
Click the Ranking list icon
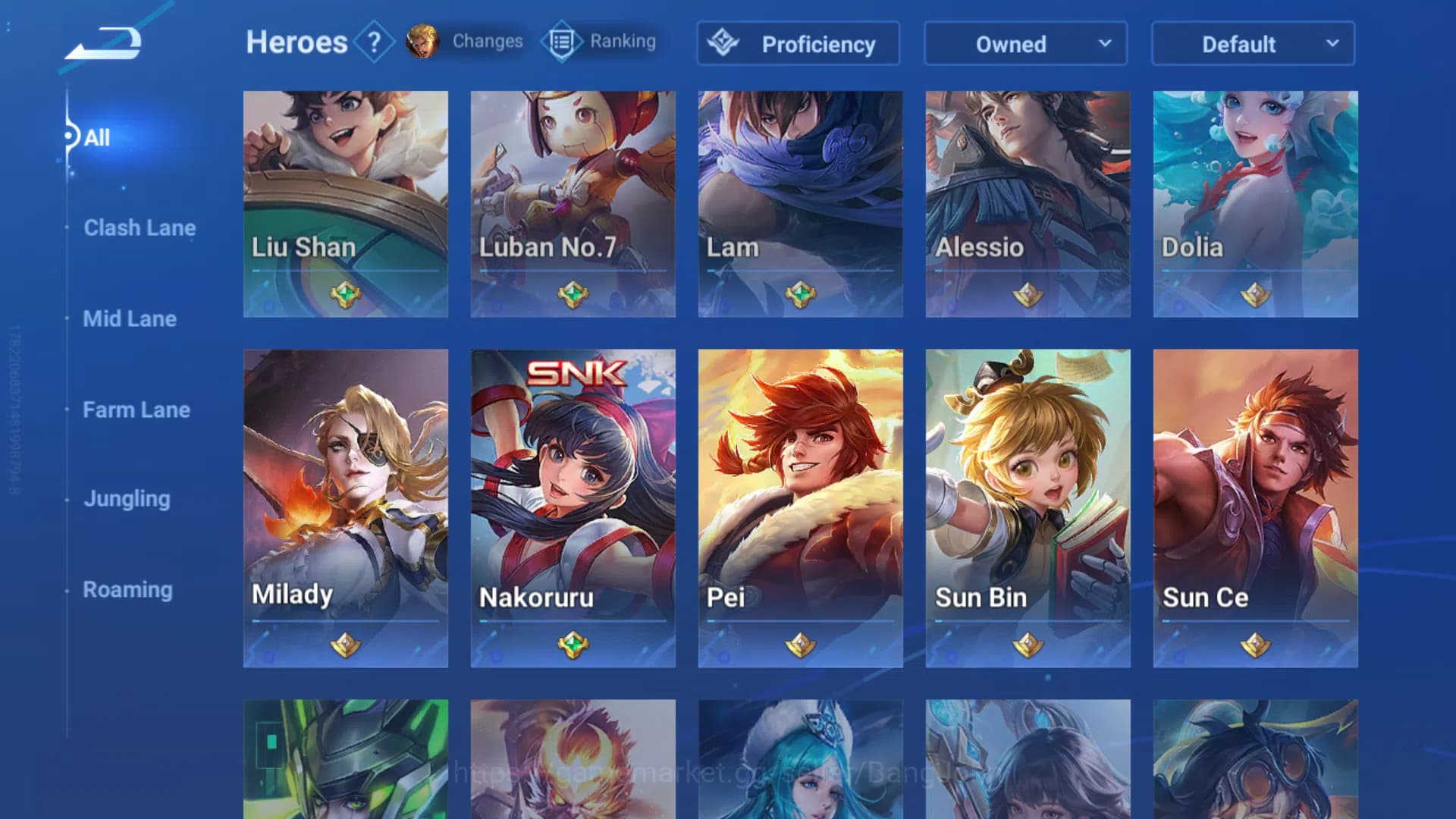click(560, 42)
